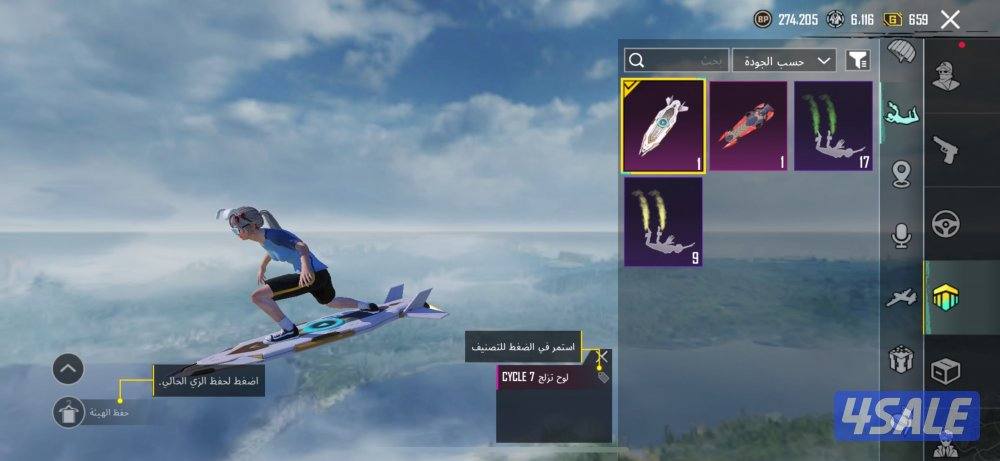Click the inventory search field

tap(675, 61)
